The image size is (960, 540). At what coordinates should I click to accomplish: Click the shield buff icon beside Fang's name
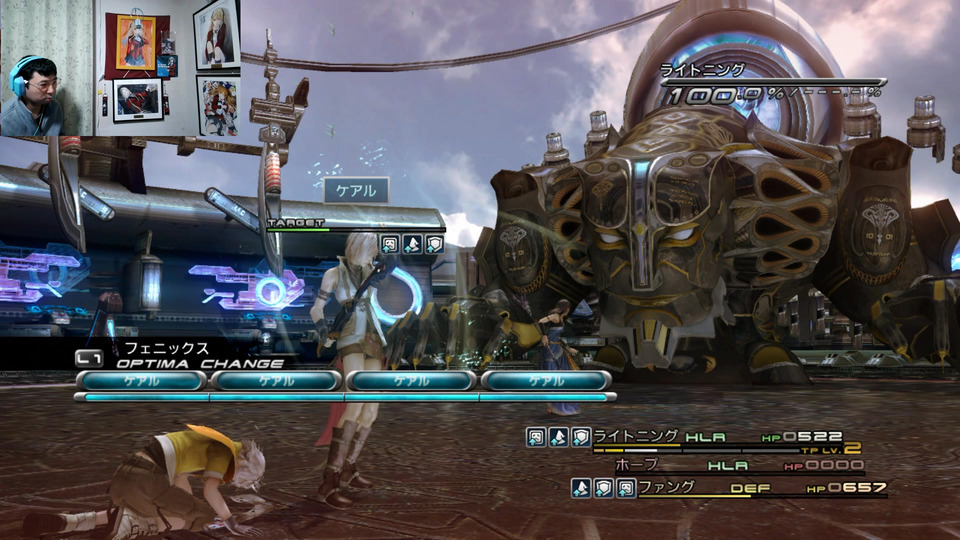(602, 488)
